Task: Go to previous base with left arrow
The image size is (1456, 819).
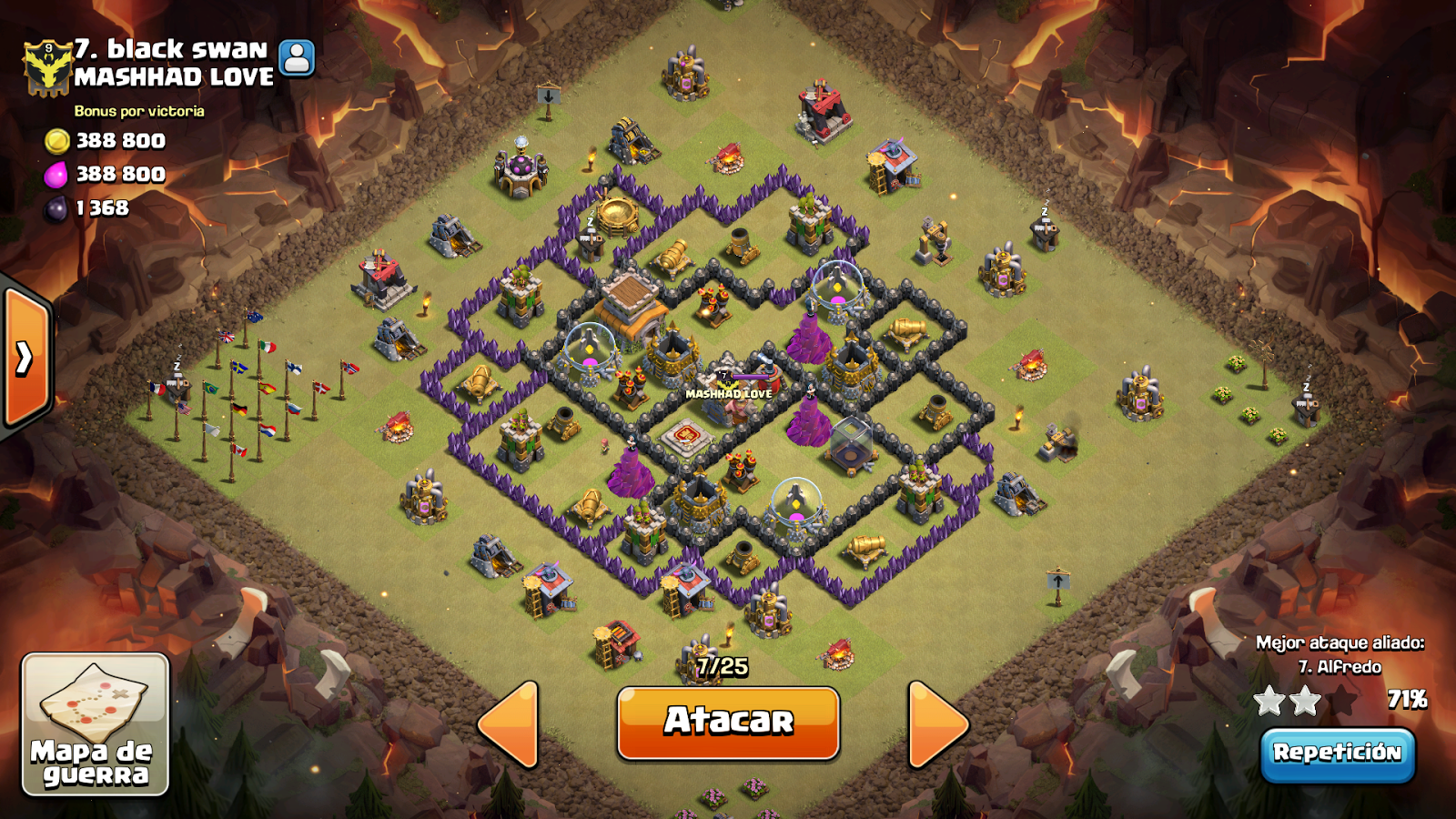Action: click(x=510, y=723)
